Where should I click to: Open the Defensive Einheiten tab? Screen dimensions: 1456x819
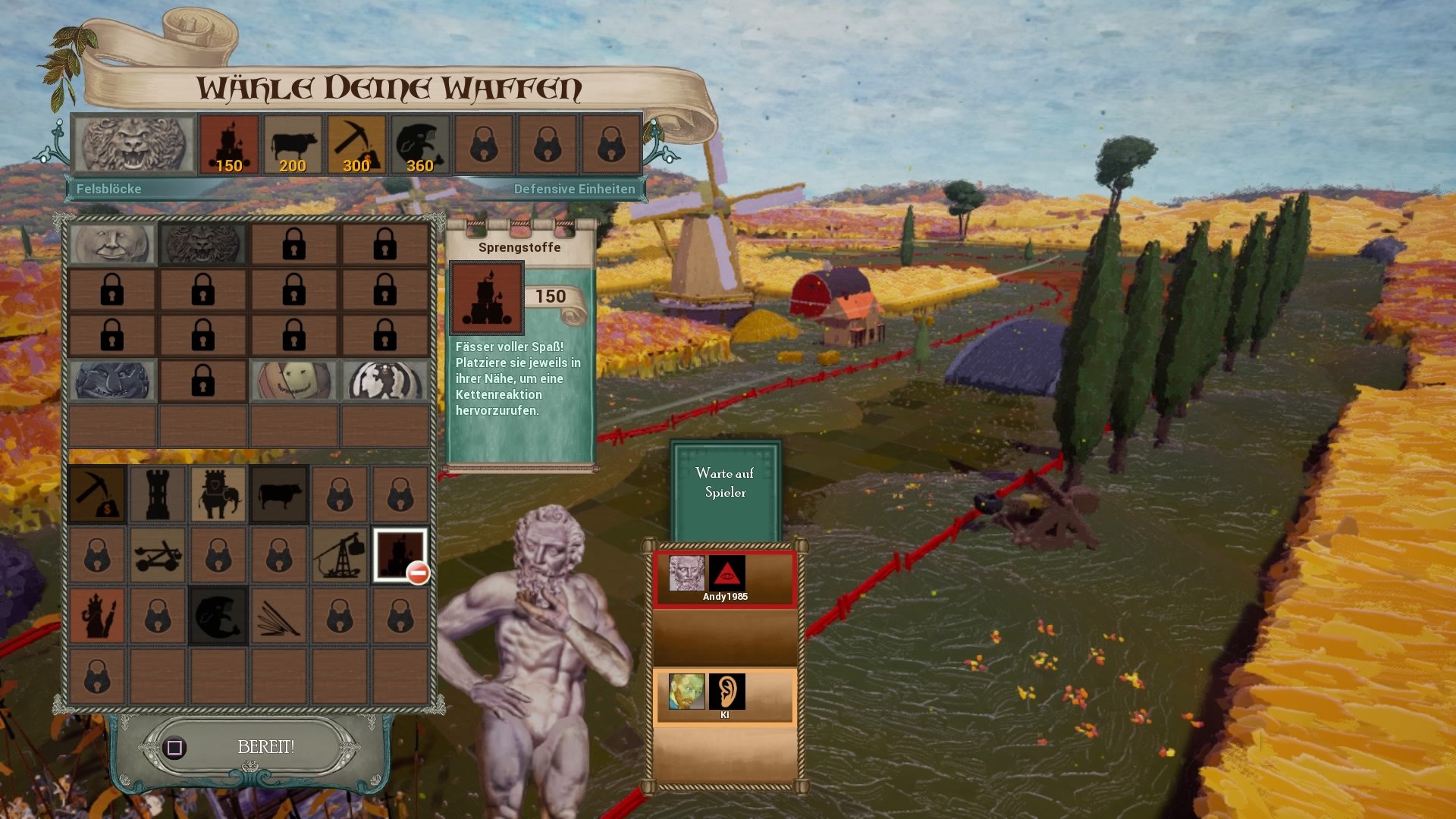[574, 189]
